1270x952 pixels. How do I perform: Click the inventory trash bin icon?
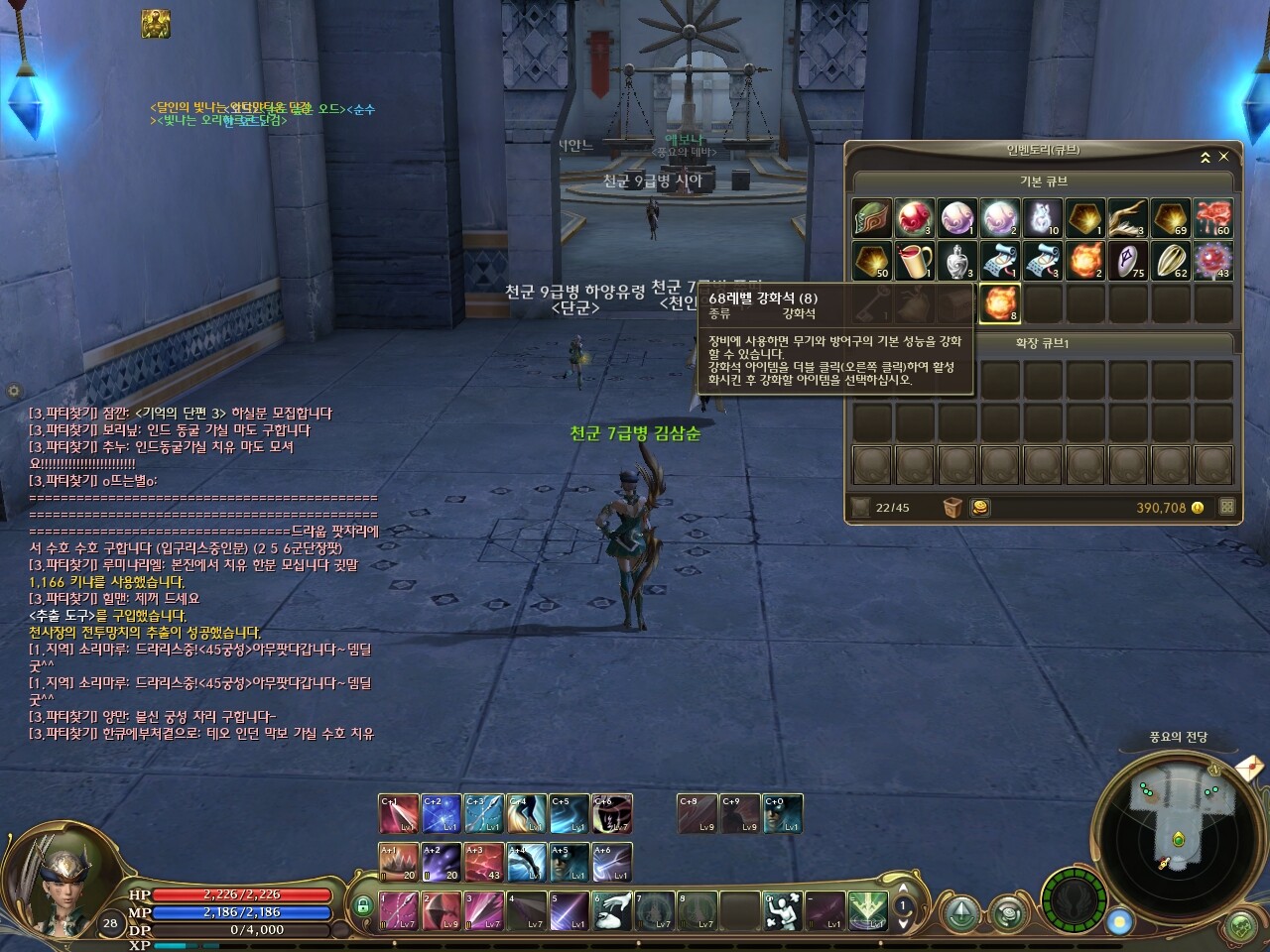(952, 508)
